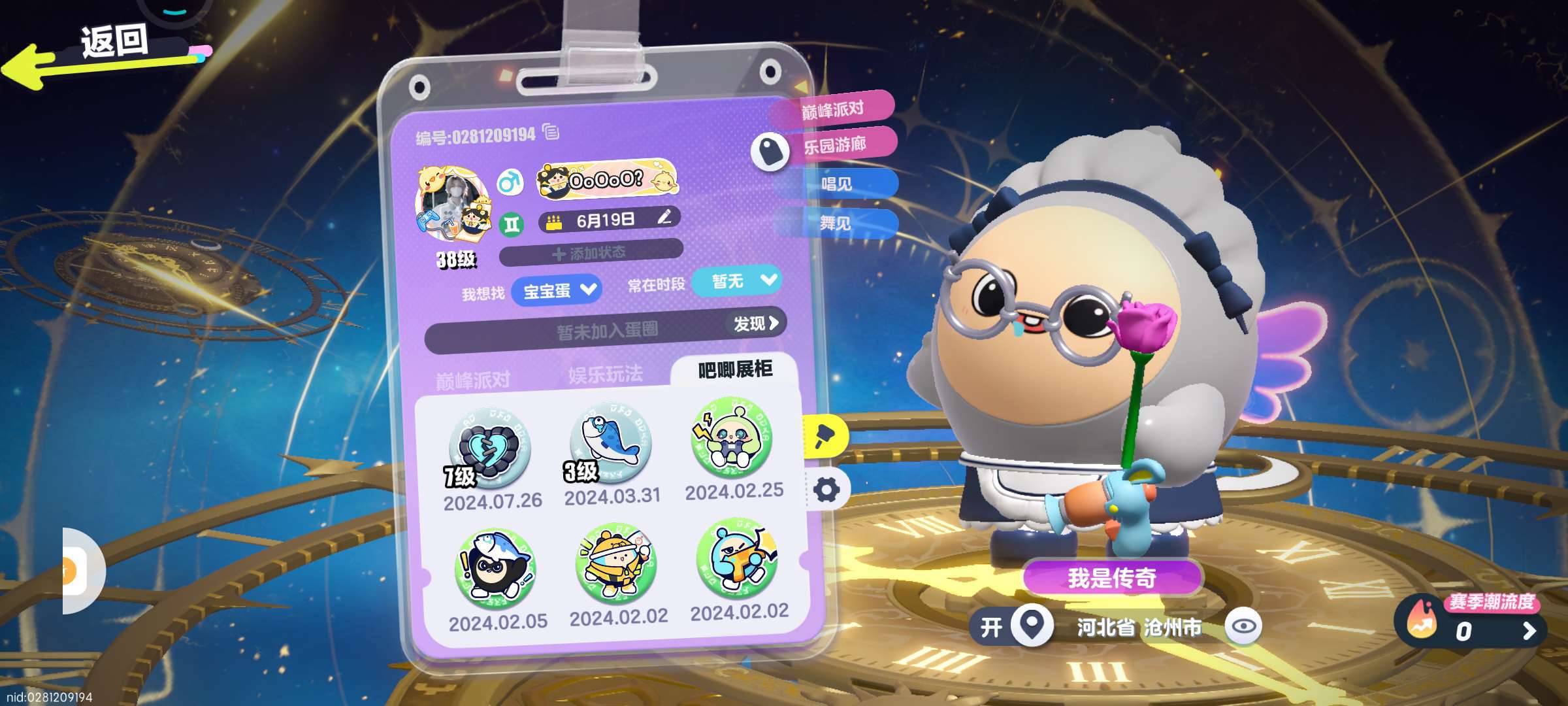Open the 乐园游廊 side tag

[835, 144]
